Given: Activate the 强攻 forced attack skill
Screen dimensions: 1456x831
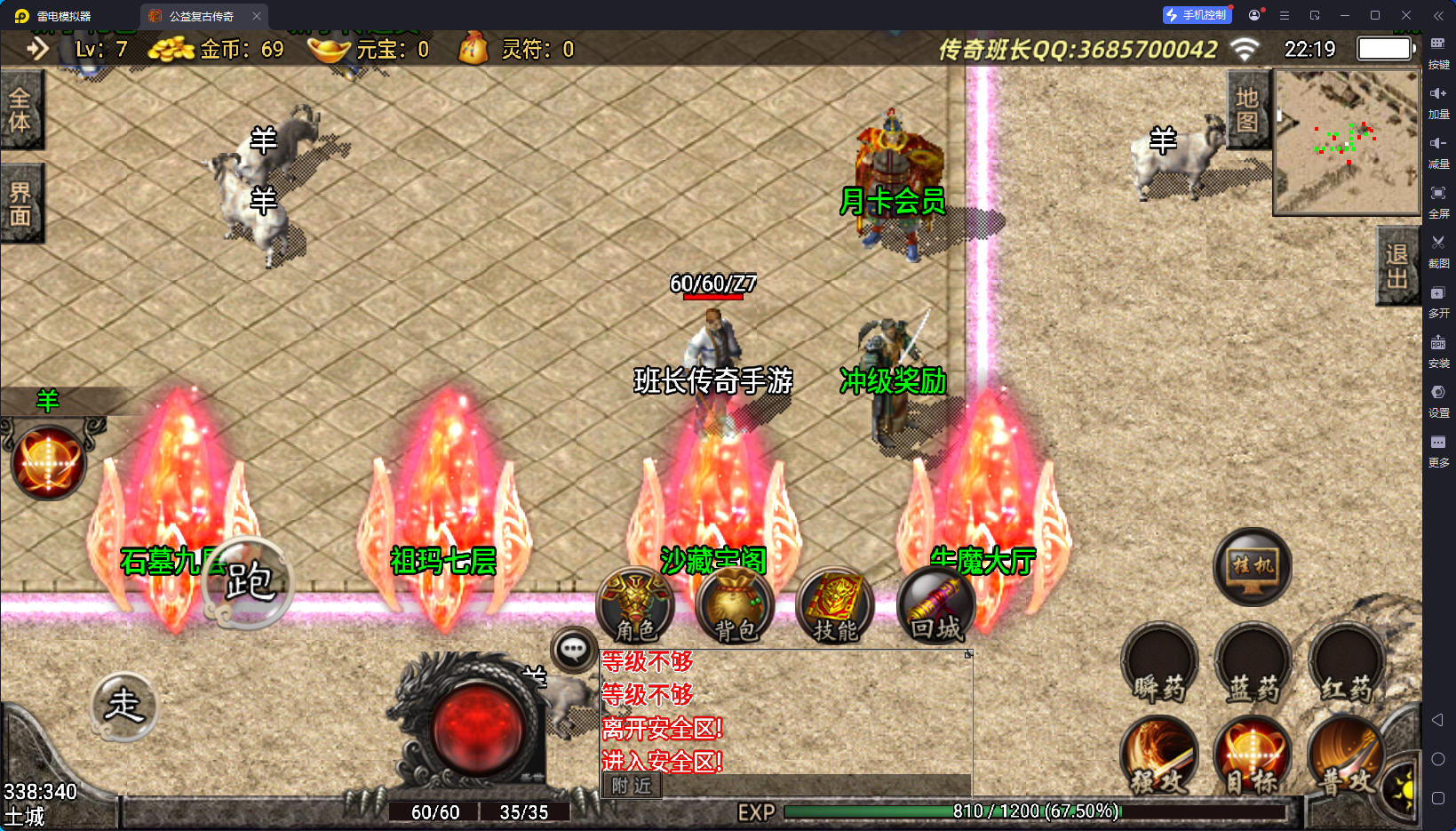Looking at the screenshot, I should [1159, 757].
